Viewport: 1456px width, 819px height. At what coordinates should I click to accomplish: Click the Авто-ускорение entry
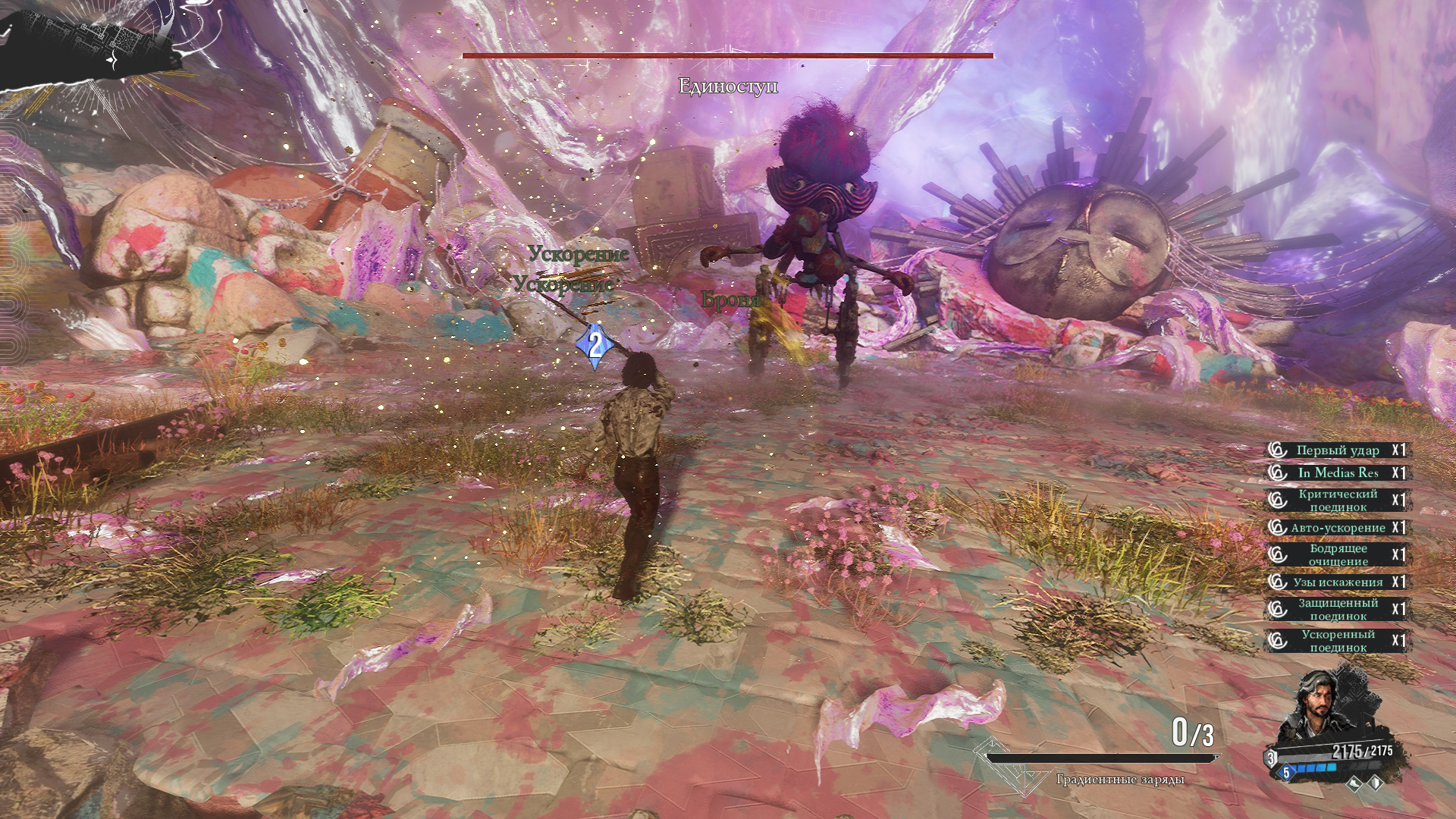tap(1338, 528)
